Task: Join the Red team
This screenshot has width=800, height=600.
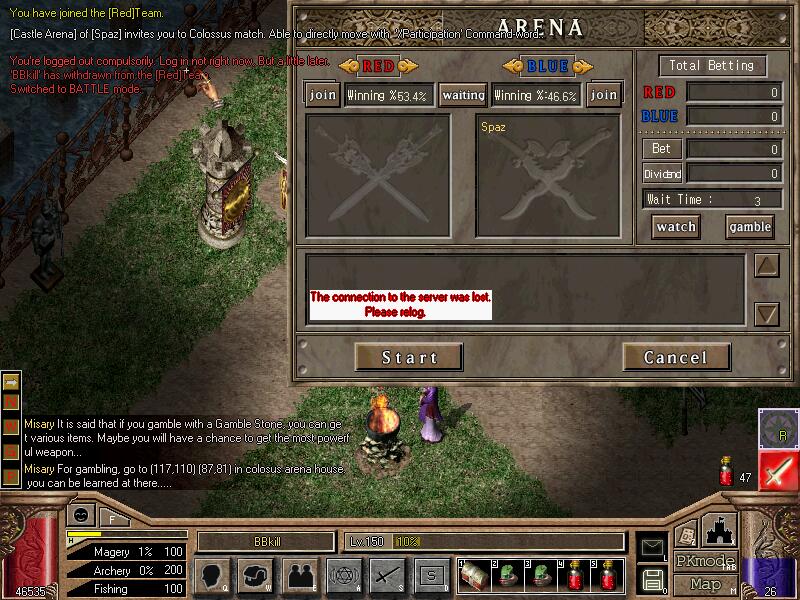Action: click(323, 95)
